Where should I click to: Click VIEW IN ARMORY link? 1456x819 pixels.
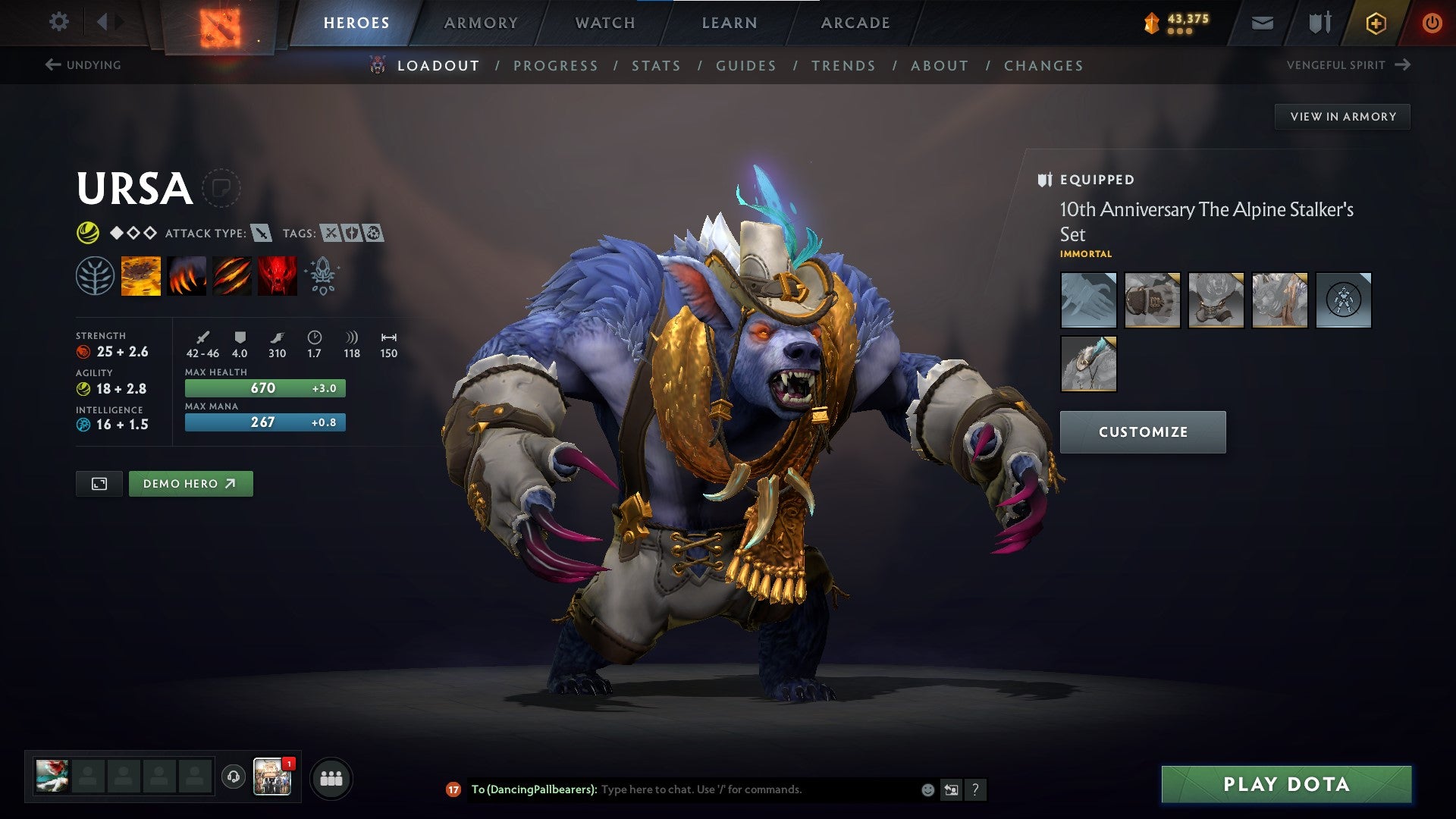(1342, 116)
